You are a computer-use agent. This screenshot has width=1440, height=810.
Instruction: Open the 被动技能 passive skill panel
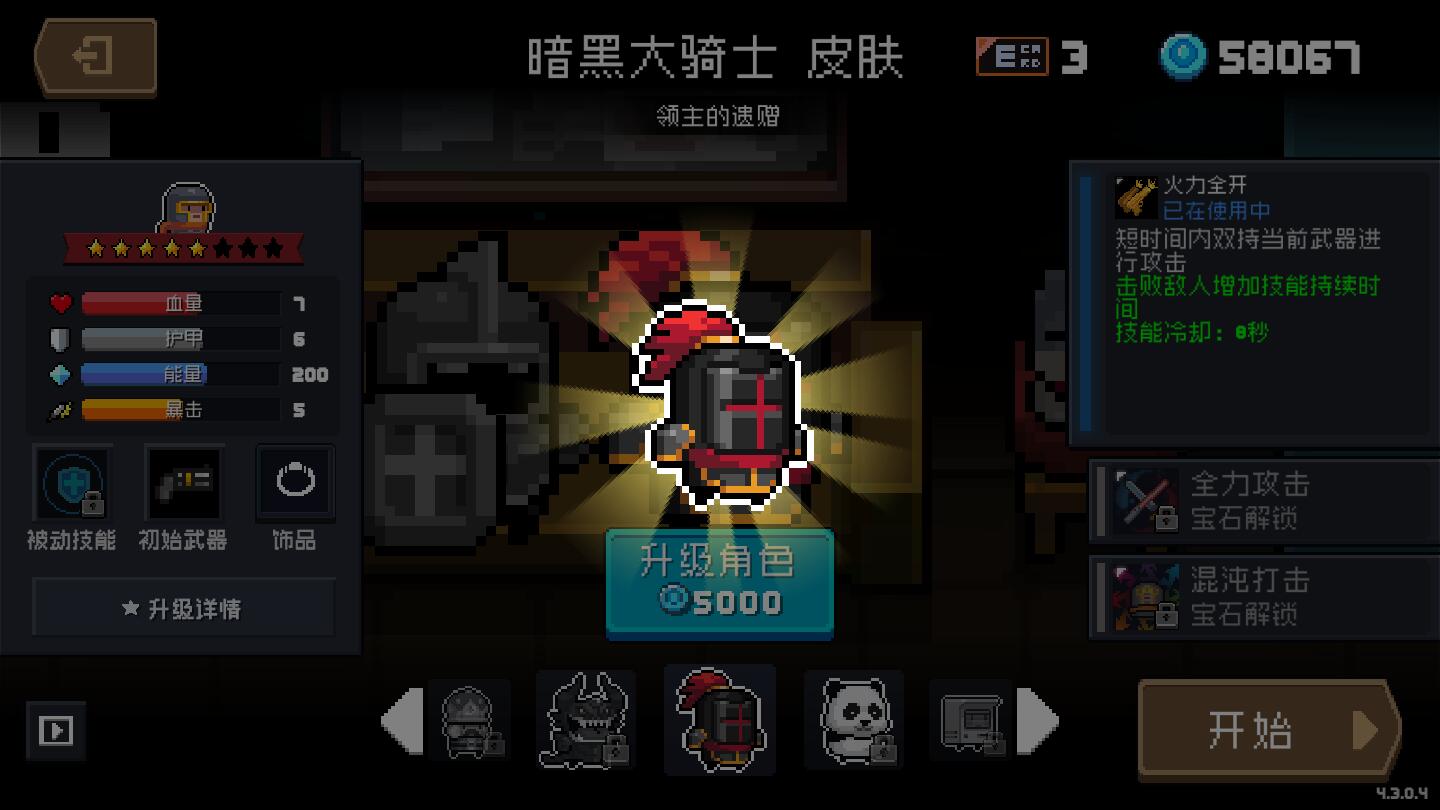72,483
